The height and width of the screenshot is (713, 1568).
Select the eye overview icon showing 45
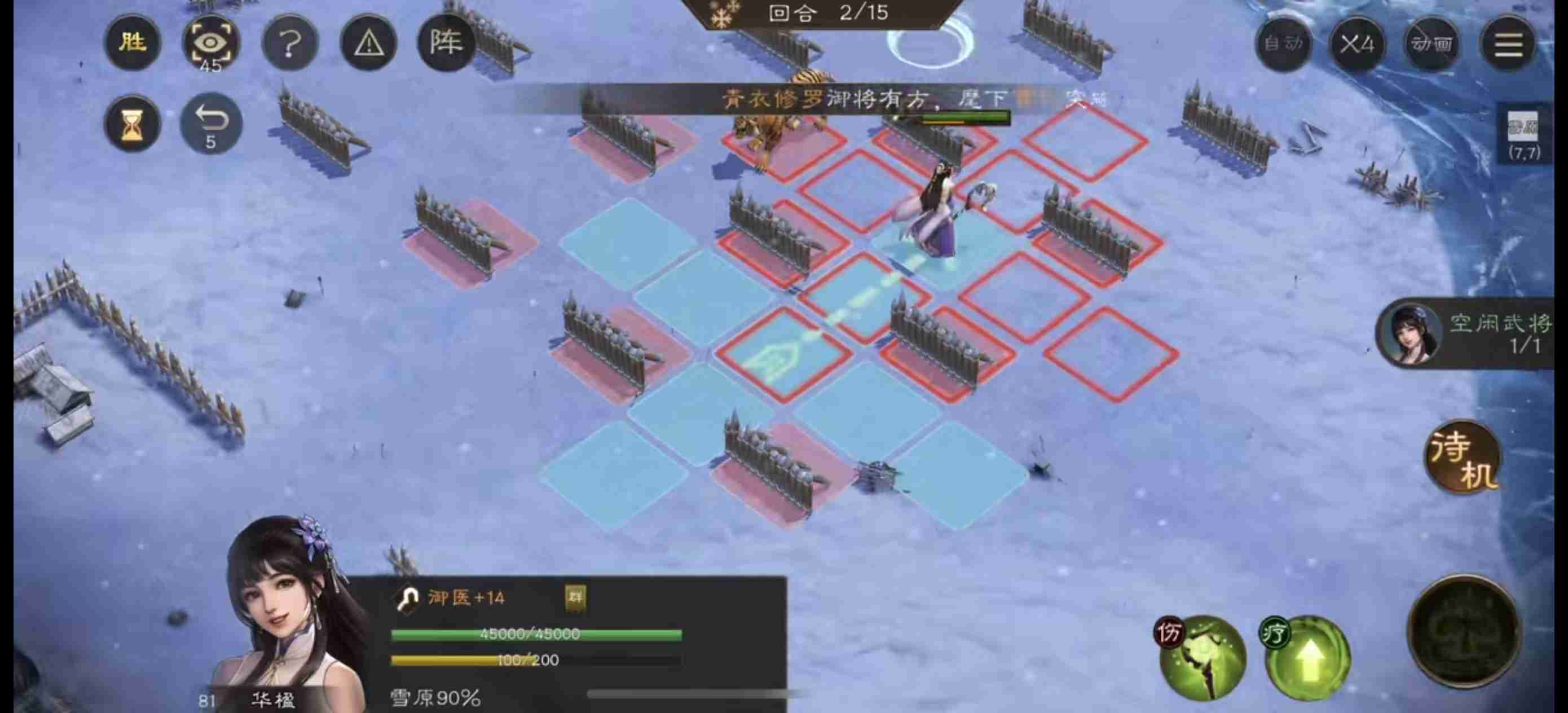pos(210,43)
